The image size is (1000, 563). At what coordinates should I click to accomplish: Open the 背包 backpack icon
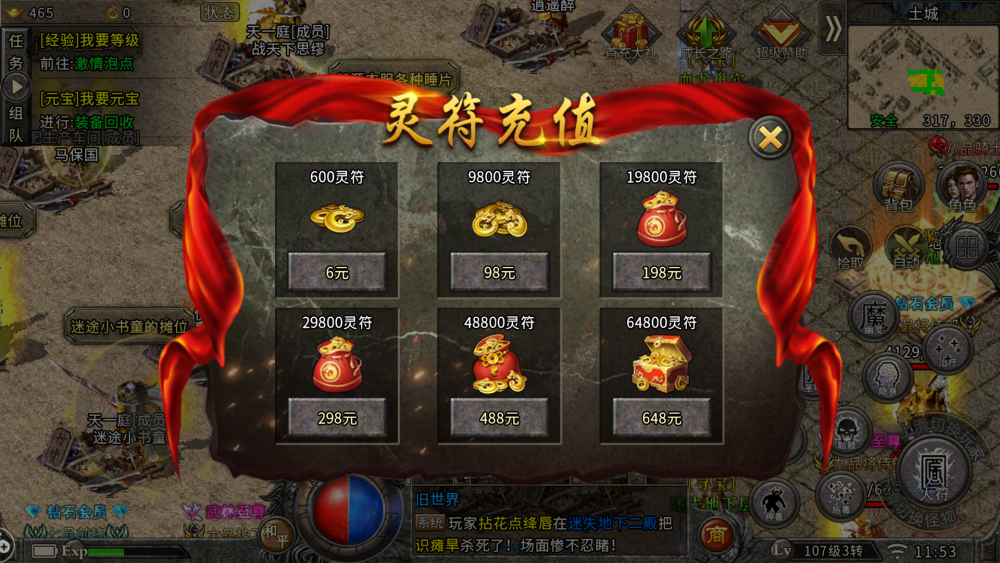[x=898, y=187]
